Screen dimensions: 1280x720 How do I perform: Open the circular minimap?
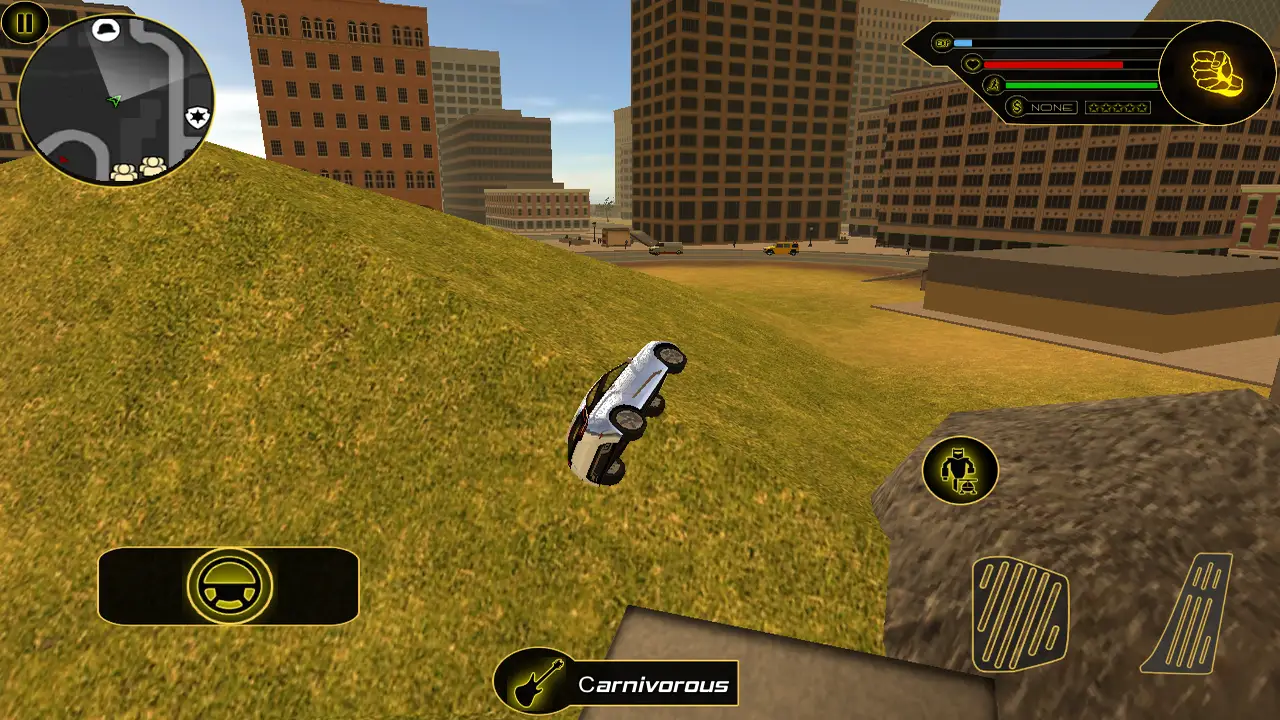(x=115, y=100)
